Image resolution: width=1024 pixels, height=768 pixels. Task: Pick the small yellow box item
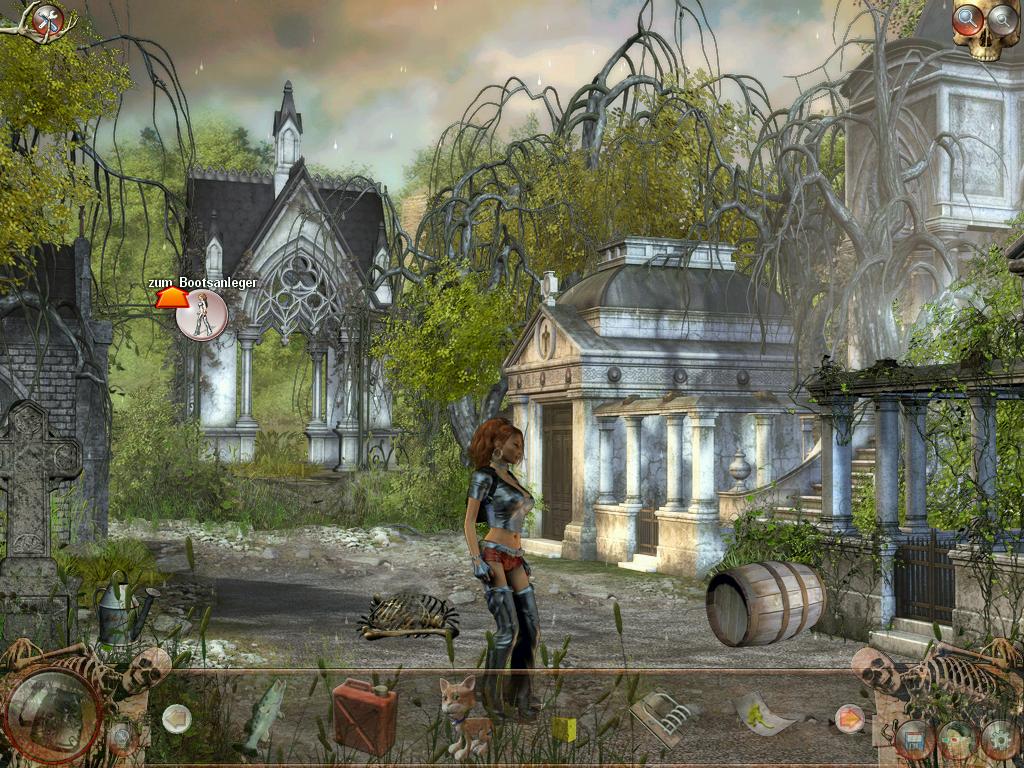pyautogui.click(x=565, y=728)
